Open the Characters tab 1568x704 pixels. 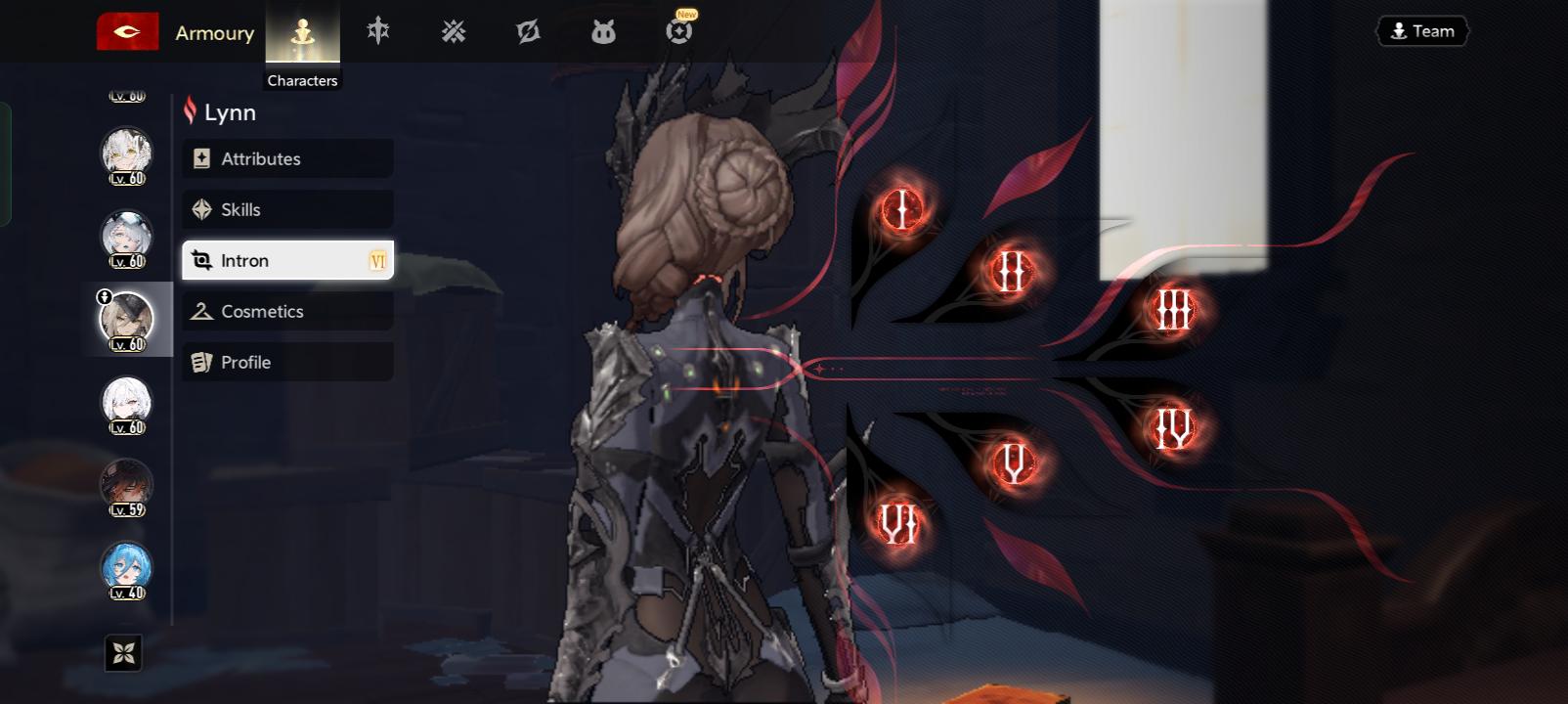303,33
